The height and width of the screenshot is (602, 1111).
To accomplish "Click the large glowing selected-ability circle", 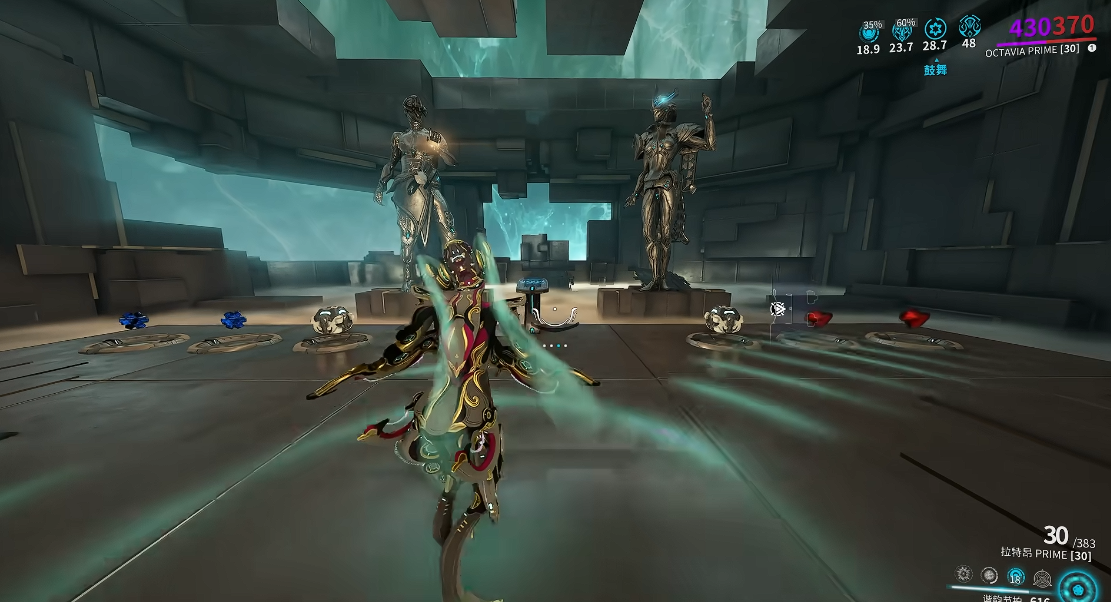I will coord(1079,586).
